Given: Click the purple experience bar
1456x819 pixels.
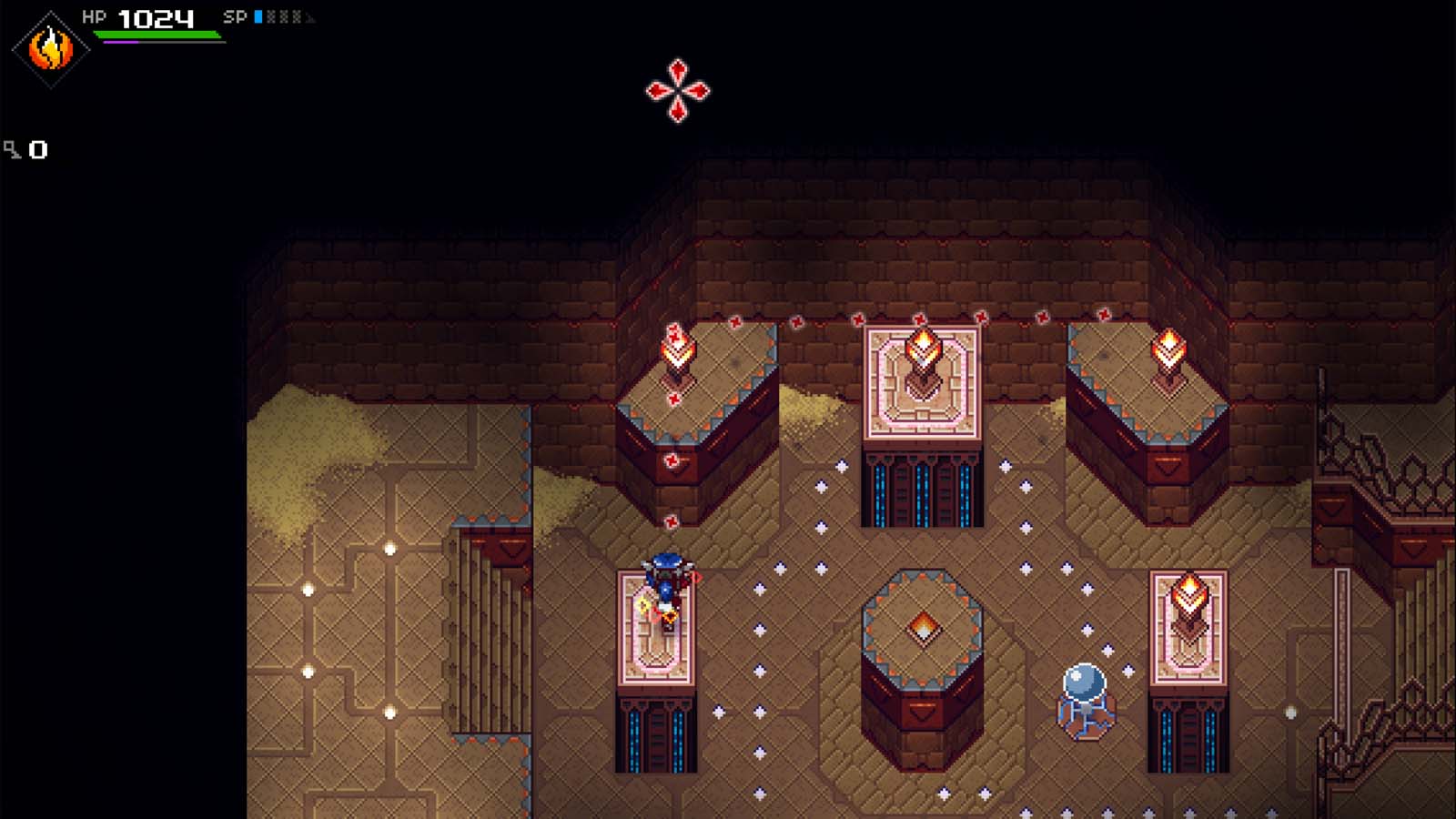Looking at the screenshot, I should (120, 41).
